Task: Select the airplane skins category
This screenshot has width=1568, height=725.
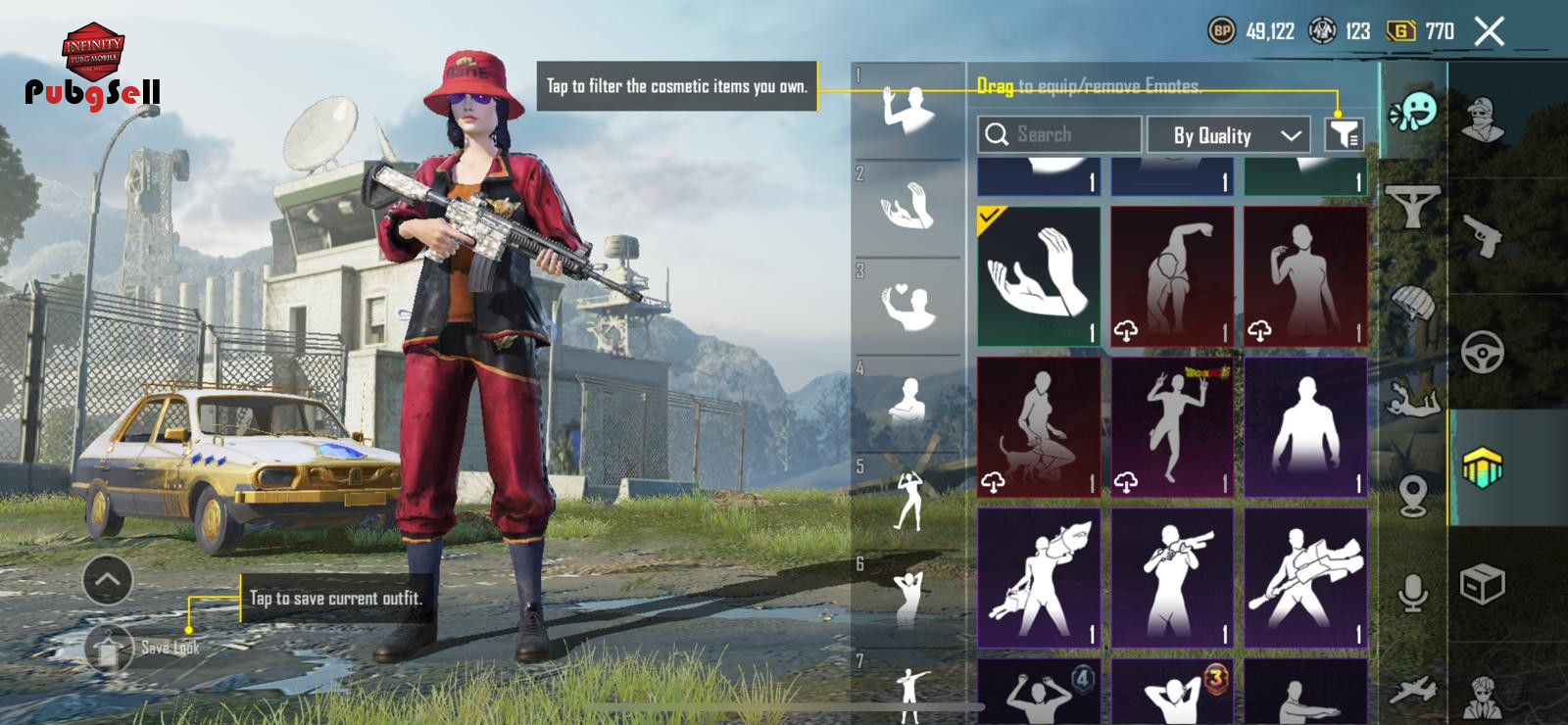Action: 1412,691
